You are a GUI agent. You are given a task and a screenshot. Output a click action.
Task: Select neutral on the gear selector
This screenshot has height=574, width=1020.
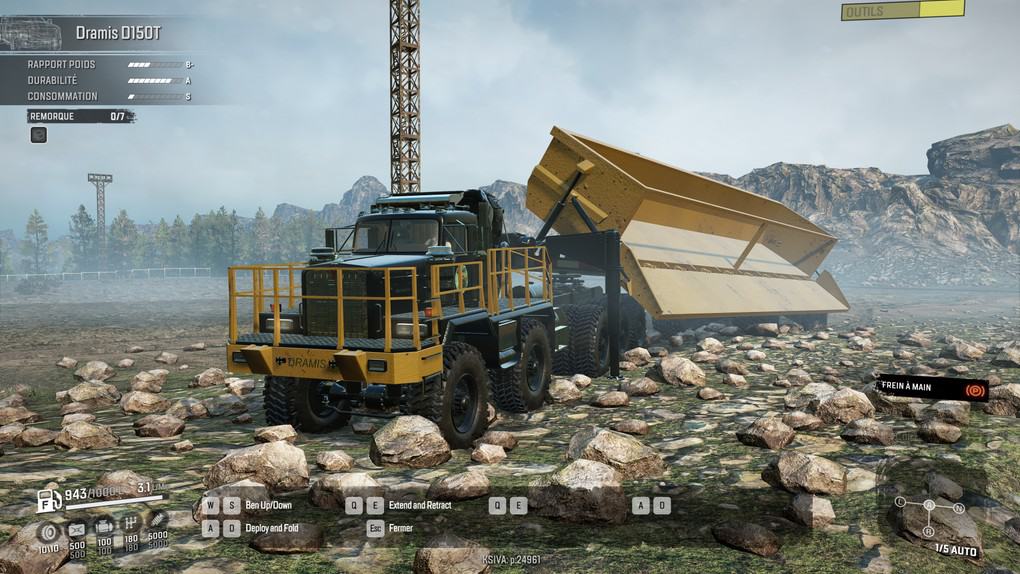pos(958,509)
